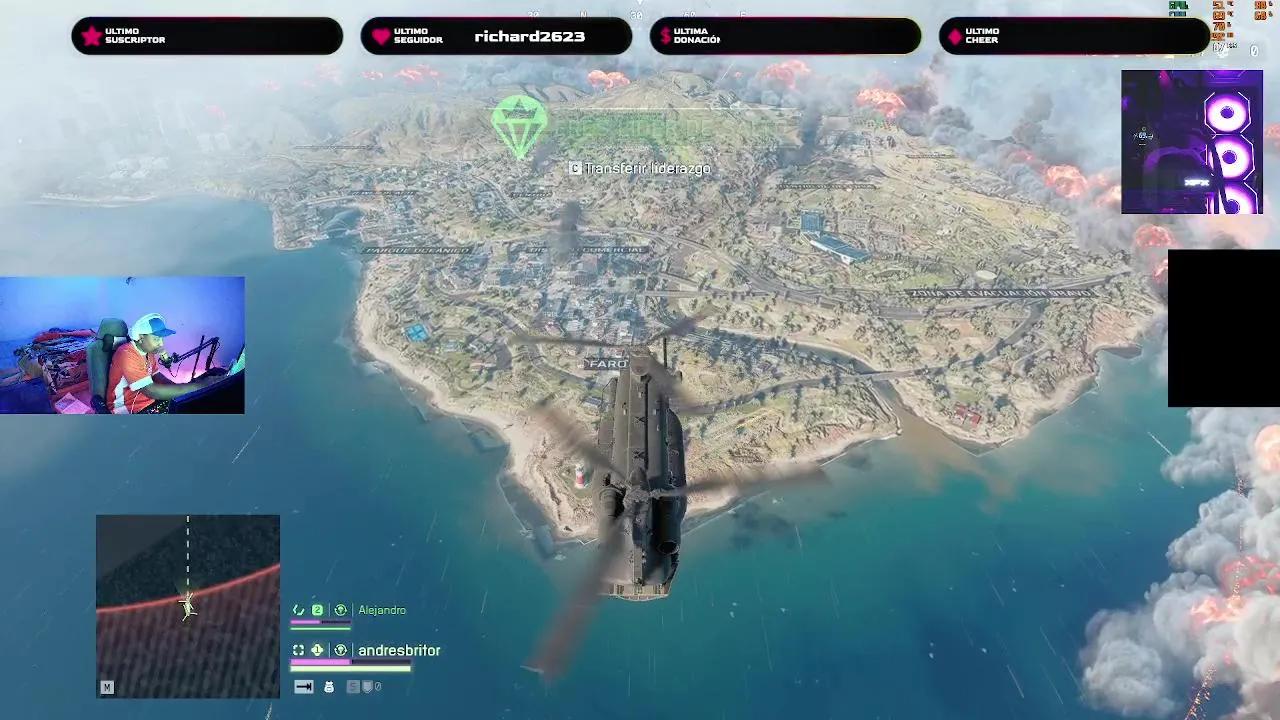Image resolution: width=1280 pixels, height=720 pixels.
Task: Open the minimap in the corner
Action: click(x=188, y=606)
